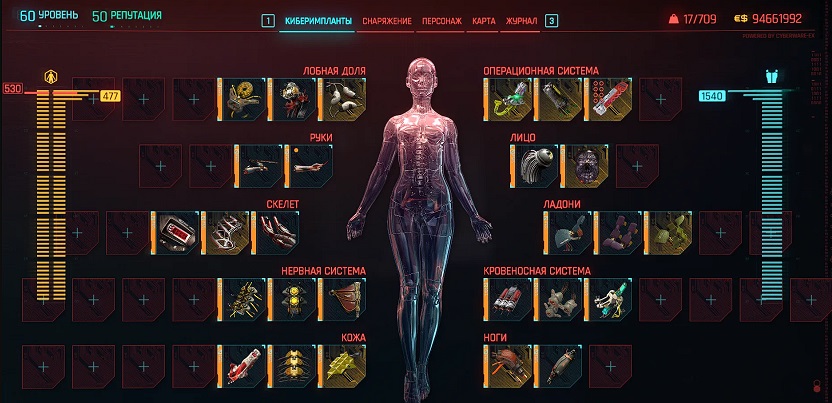Select the gold ring implant under Лобная доля
This screenshot has height=403, width=832.
242,98
